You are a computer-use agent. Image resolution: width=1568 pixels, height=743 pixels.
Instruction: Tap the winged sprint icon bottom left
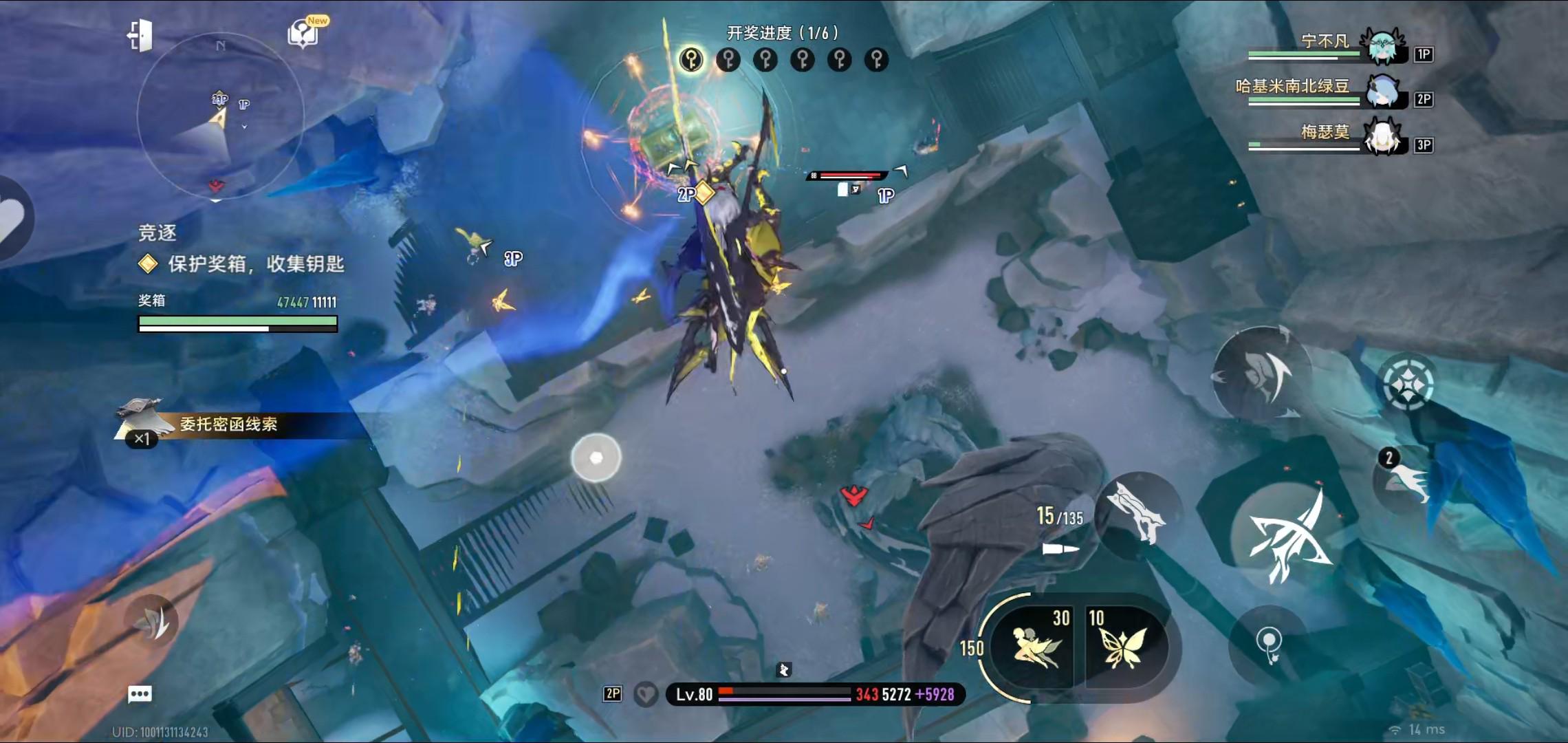point(152,622)
